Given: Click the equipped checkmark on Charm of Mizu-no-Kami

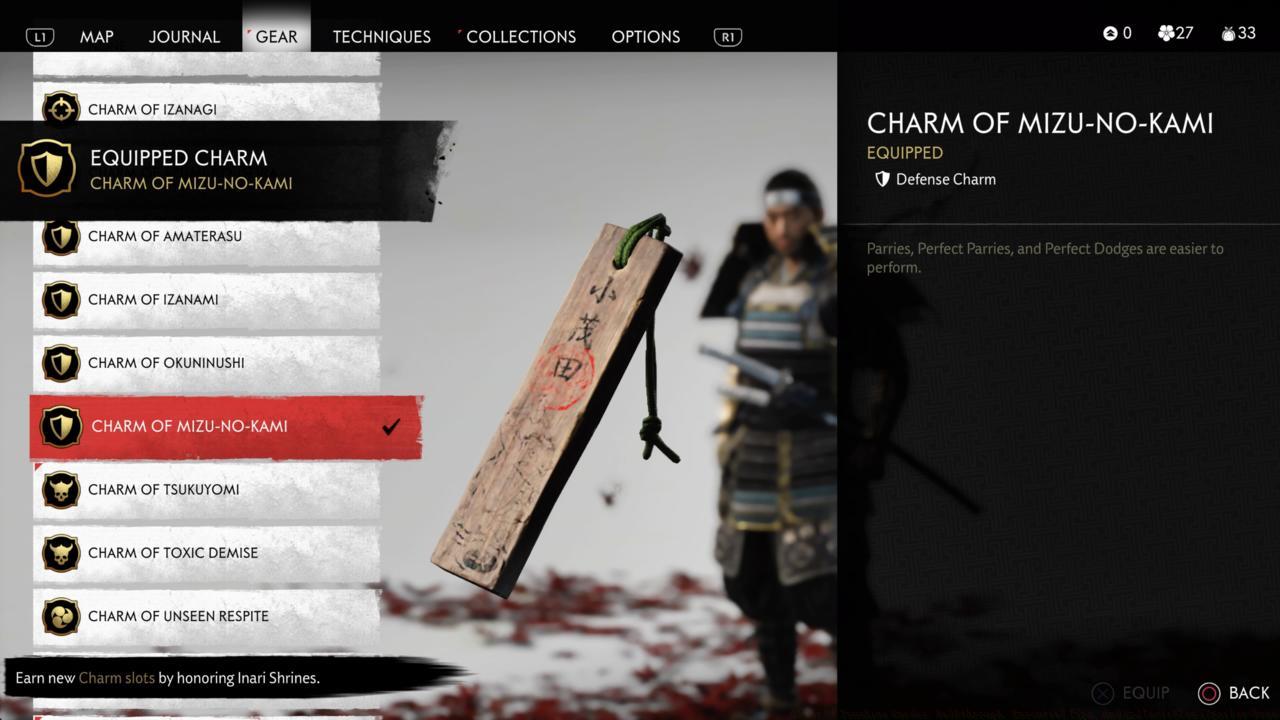Looking at the screenshot, I should click(x=391, y=426).
